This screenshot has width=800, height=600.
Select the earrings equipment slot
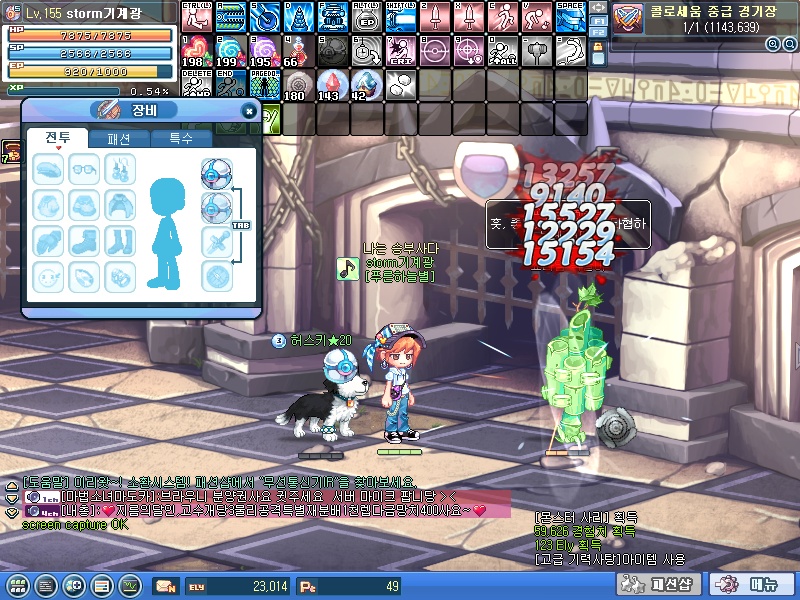[x=121, y=169]
